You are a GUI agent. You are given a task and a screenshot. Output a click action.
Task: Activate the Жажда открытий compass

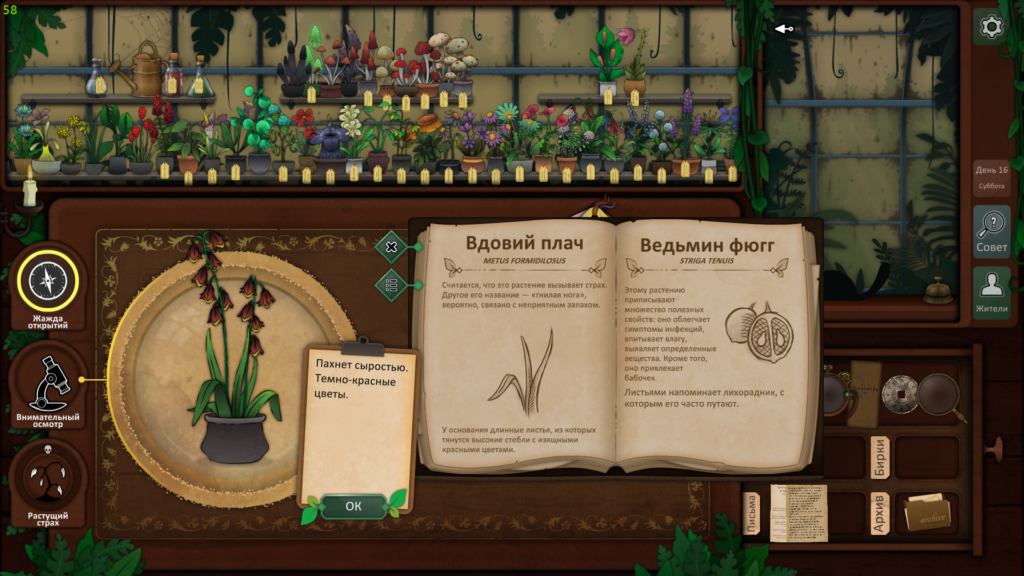tap(47, 284)
